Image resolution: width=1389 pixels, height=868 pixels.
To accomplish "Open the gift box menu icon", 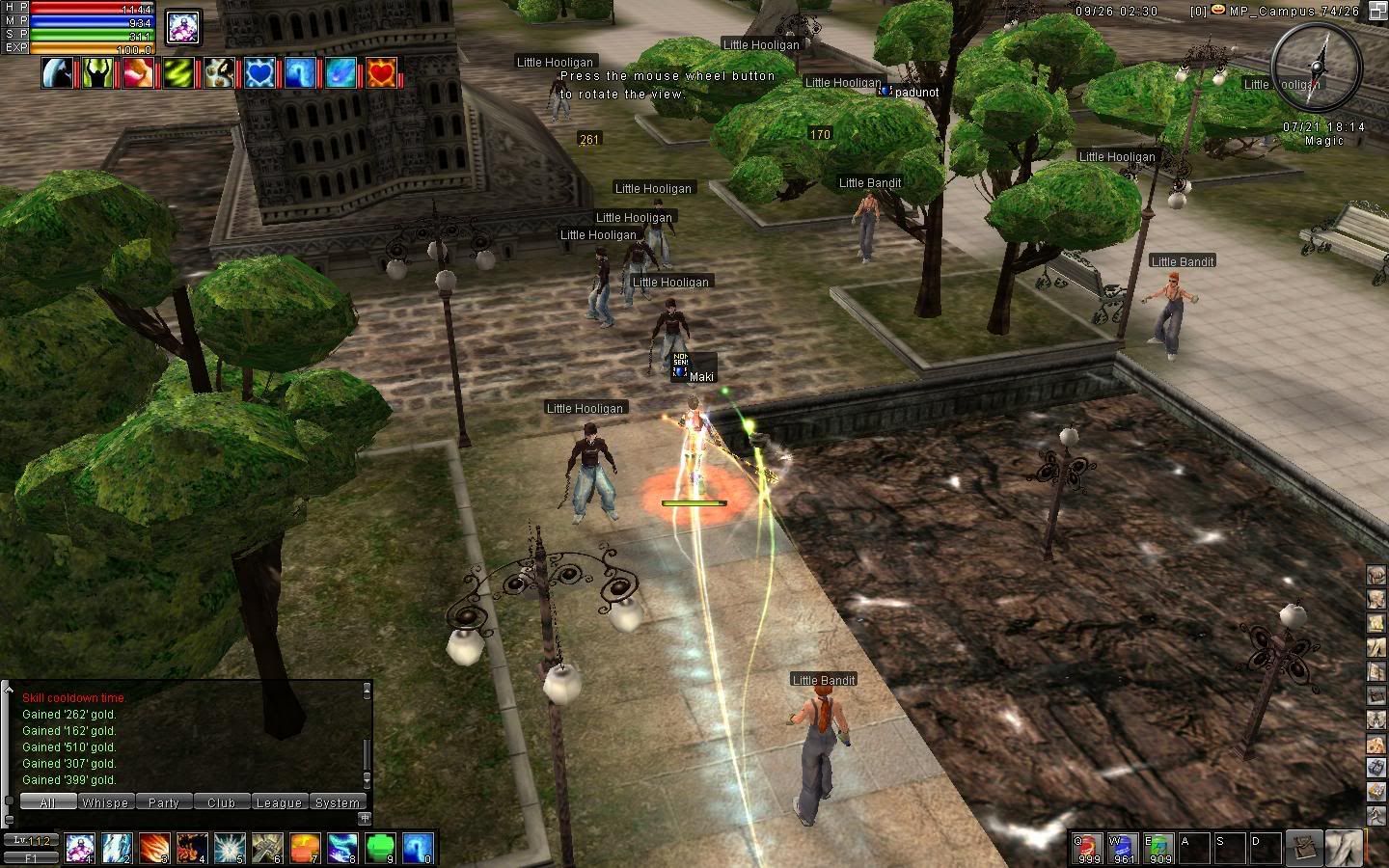I will pyautogui.click(x=1376, y=768).
